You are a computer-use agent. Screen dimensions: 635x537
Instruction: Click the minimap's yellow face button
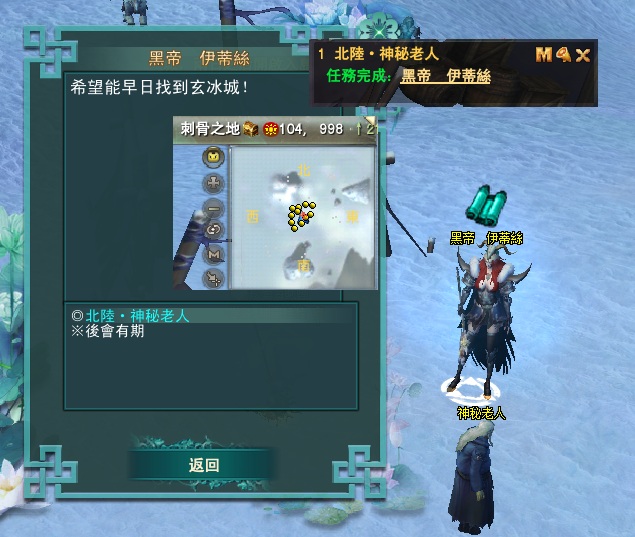click(214, 157)
